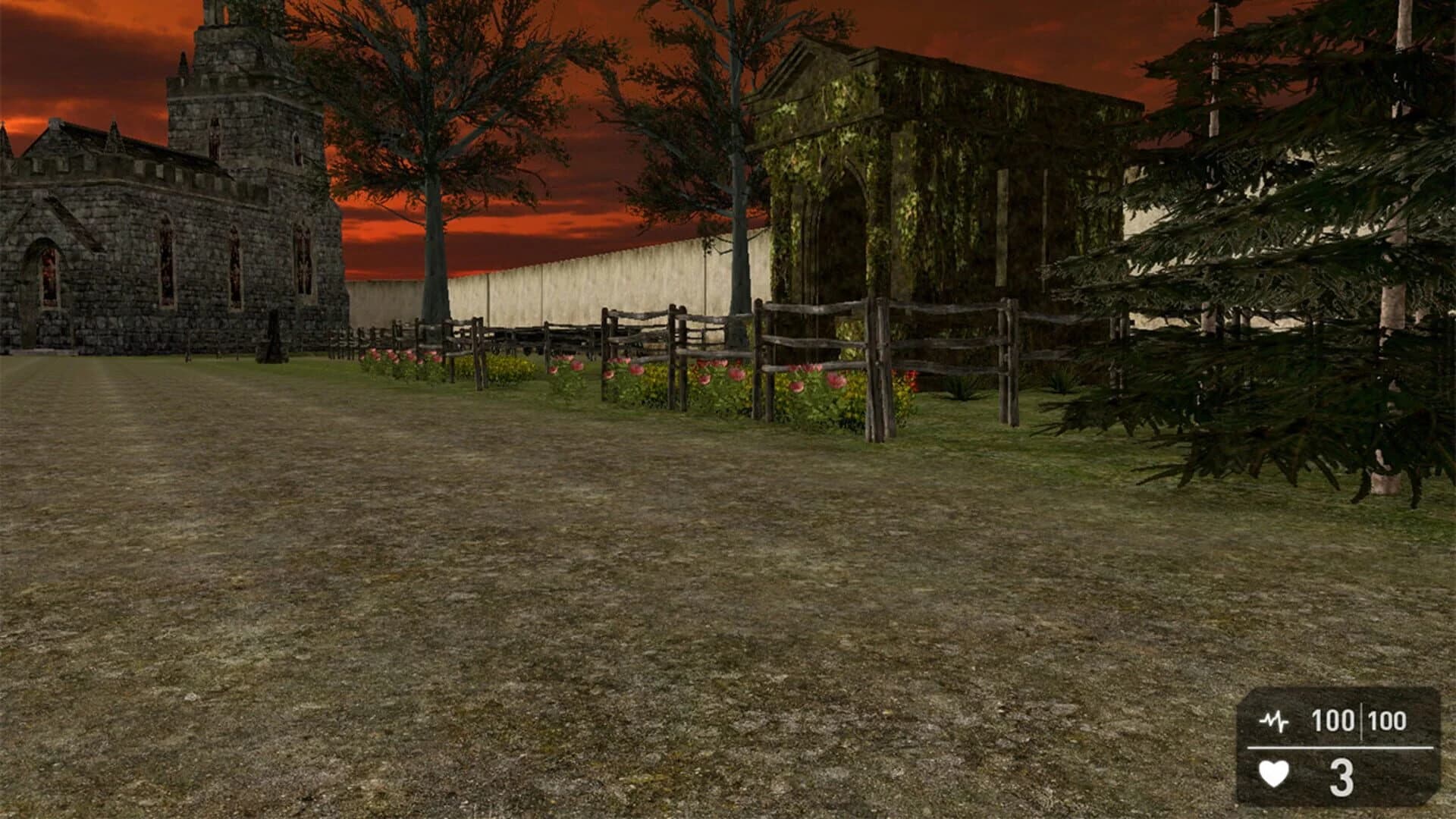Select the maximum health value 100
The height and width of the screenshot is (819, 1456).
point(1388,719)
